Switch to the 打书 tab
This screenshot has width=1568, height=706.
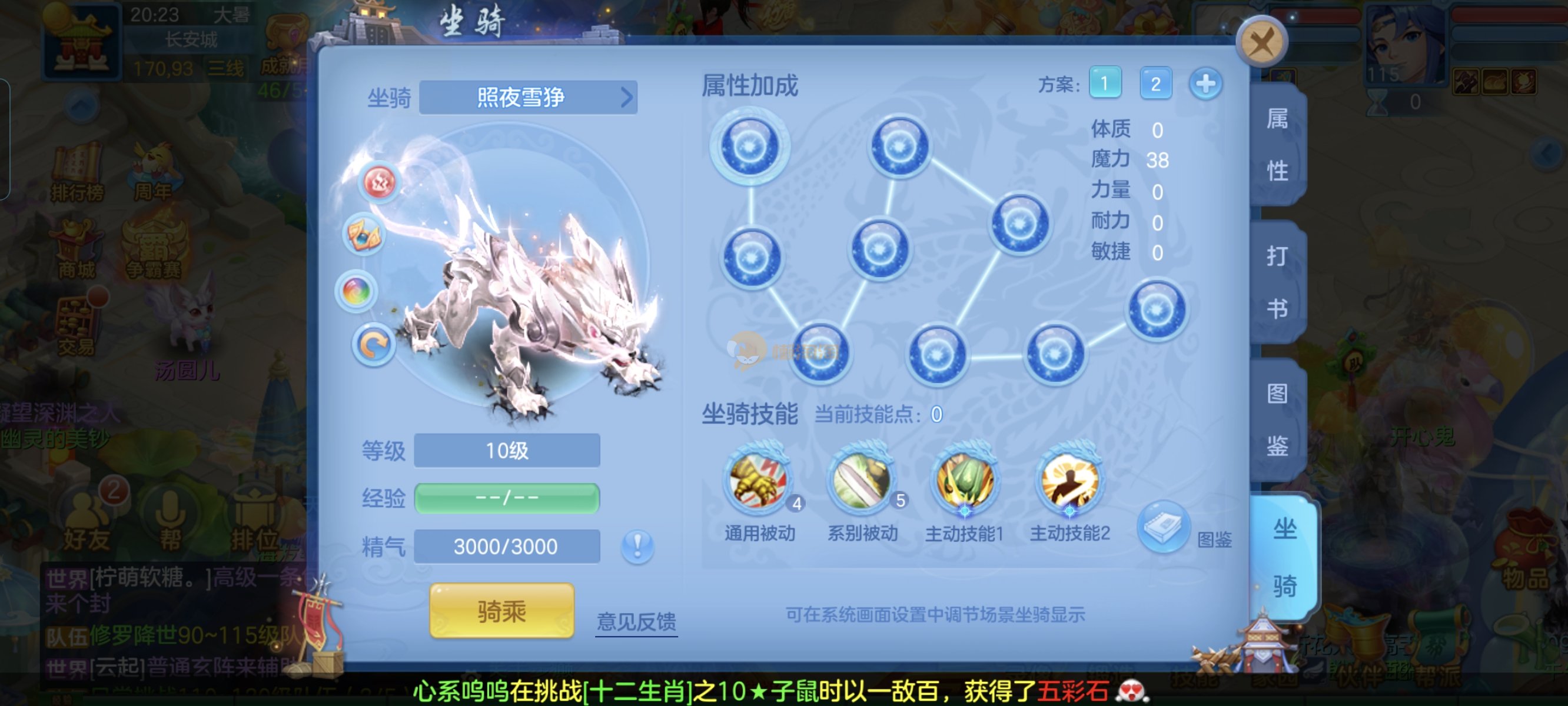tap(1277, 282)
